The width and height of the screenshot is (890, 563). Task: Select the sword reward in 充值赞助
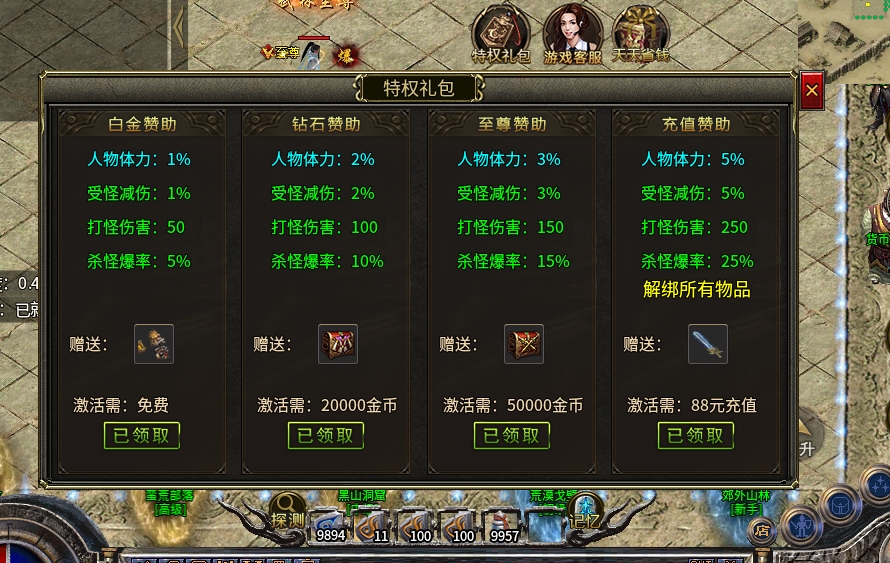point(708,344)
